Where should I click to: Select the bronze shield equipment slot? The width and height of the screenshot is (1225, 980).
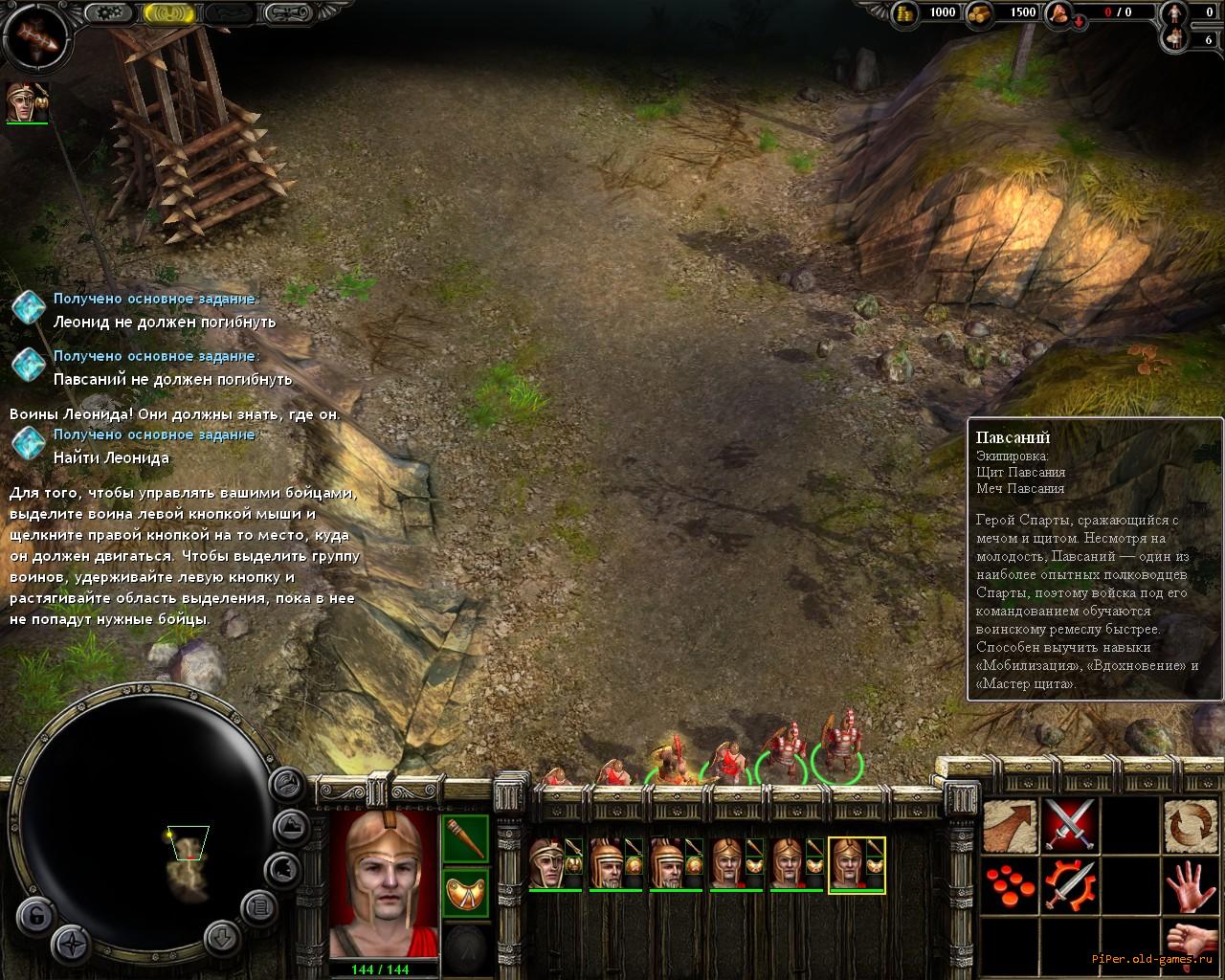click(466, 892)
